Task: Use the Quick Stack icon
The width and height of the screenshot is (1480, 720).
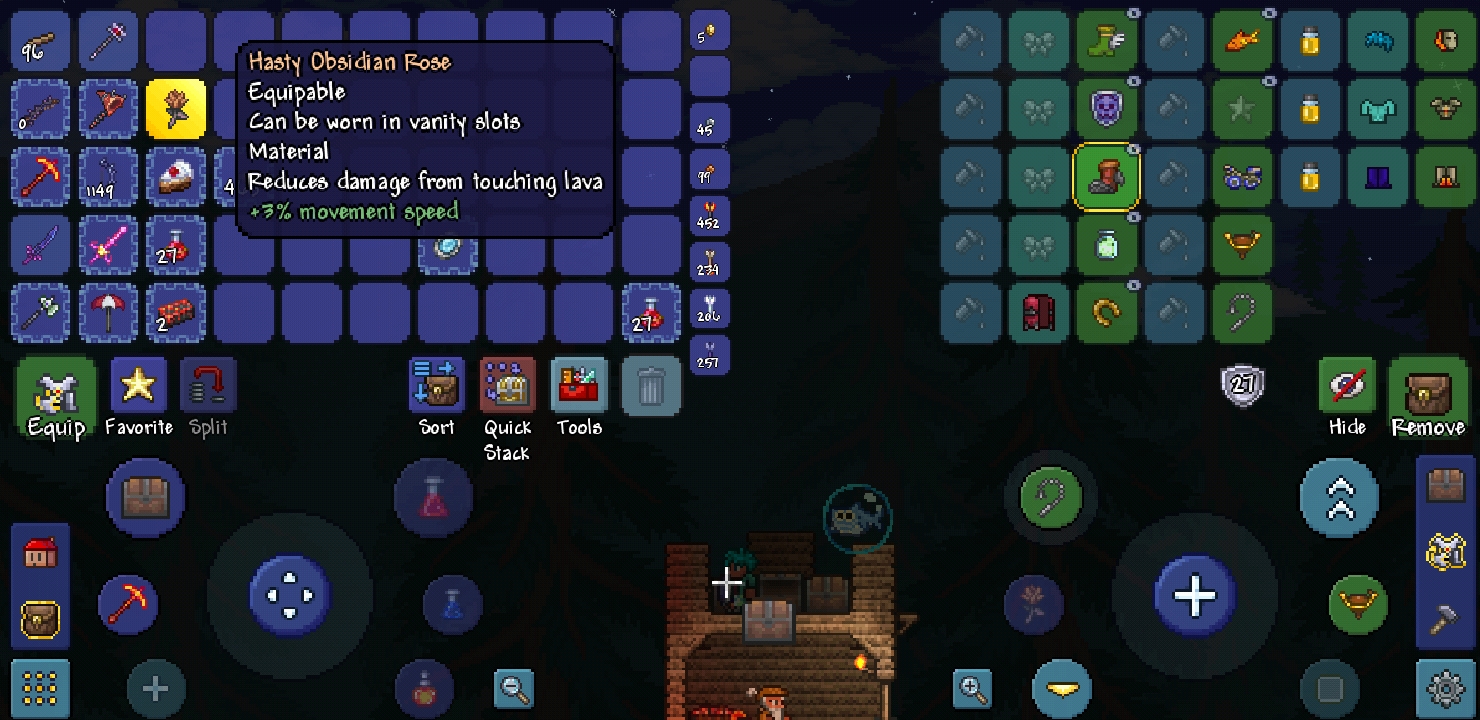Action: pyautogui.click(x=507, y=385)
